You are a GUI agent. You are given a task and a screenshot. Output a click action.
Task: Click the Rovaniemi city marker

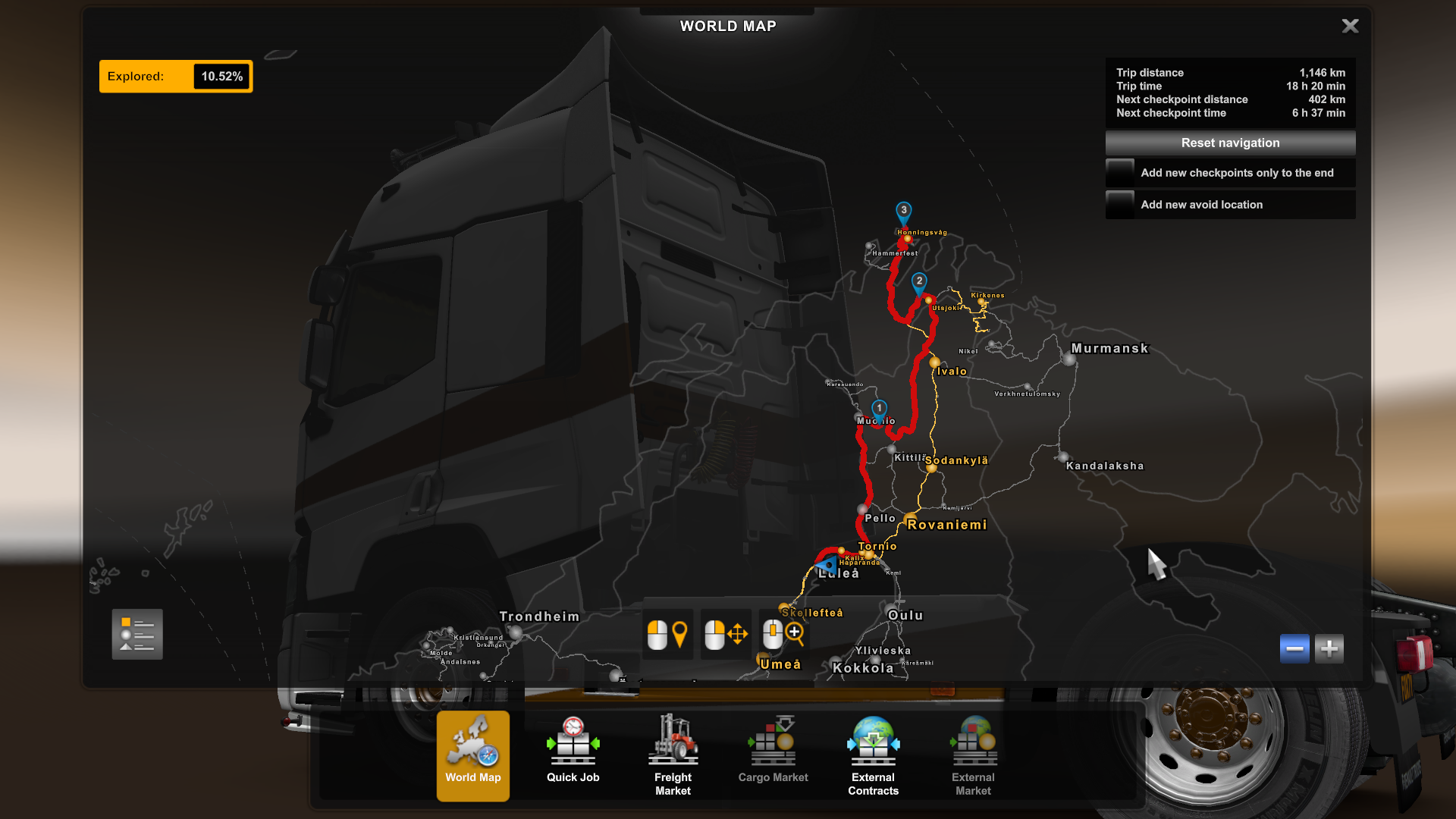point(911,519)
